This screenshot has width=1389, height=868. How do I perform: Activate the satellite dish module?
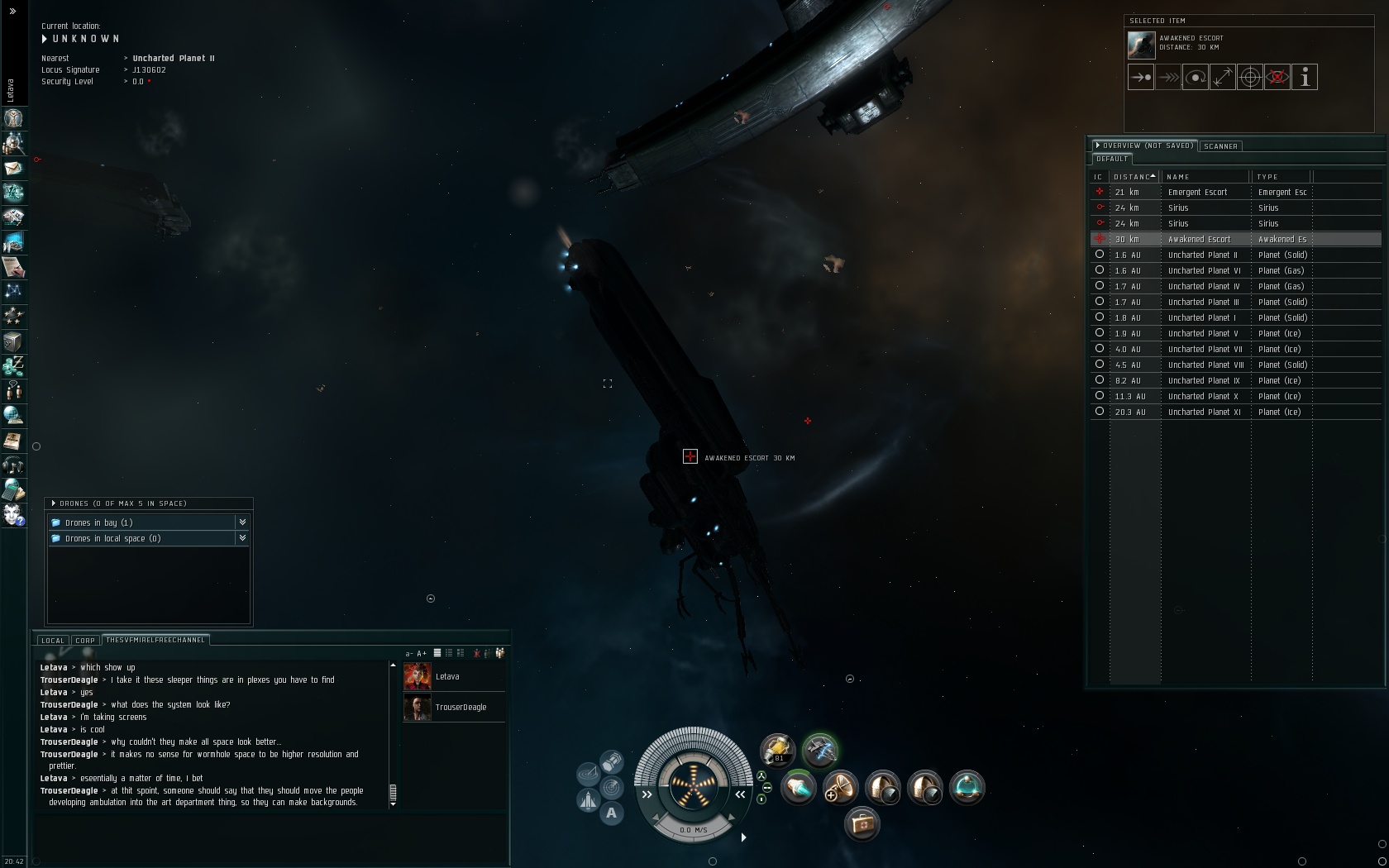pos(840,787)
